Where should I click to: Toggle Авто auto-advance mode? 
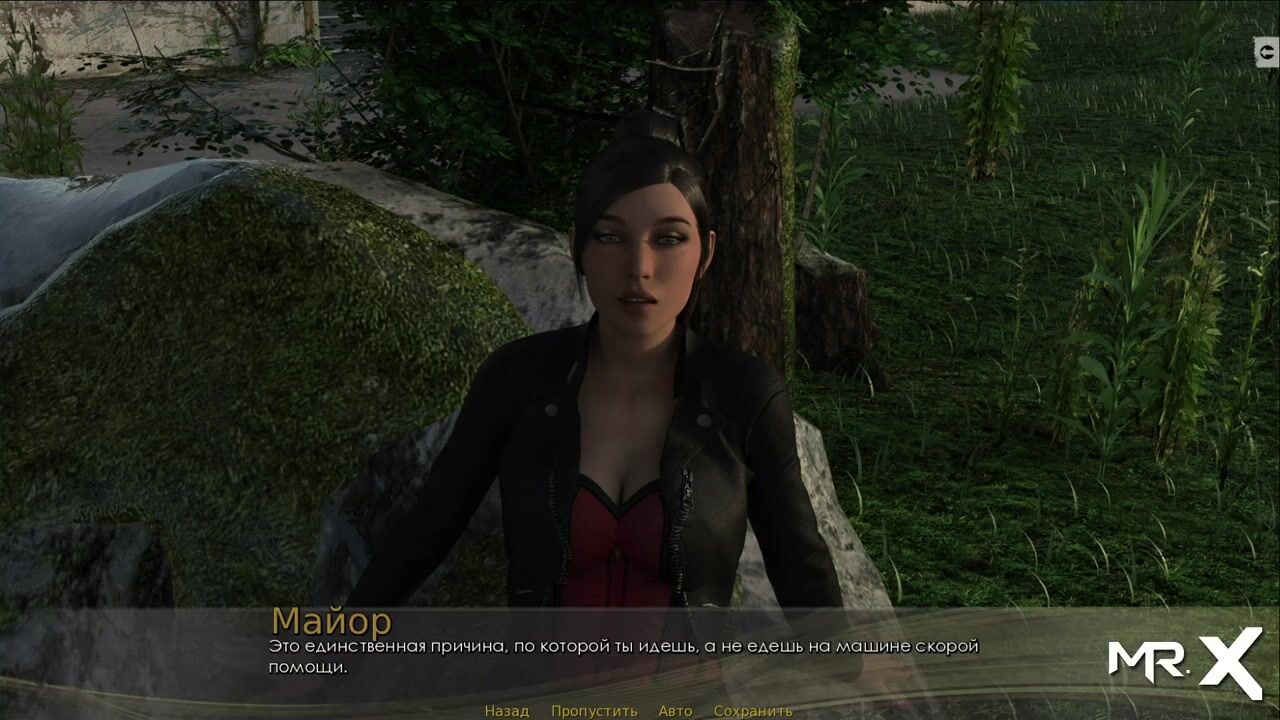pos(675,711)
